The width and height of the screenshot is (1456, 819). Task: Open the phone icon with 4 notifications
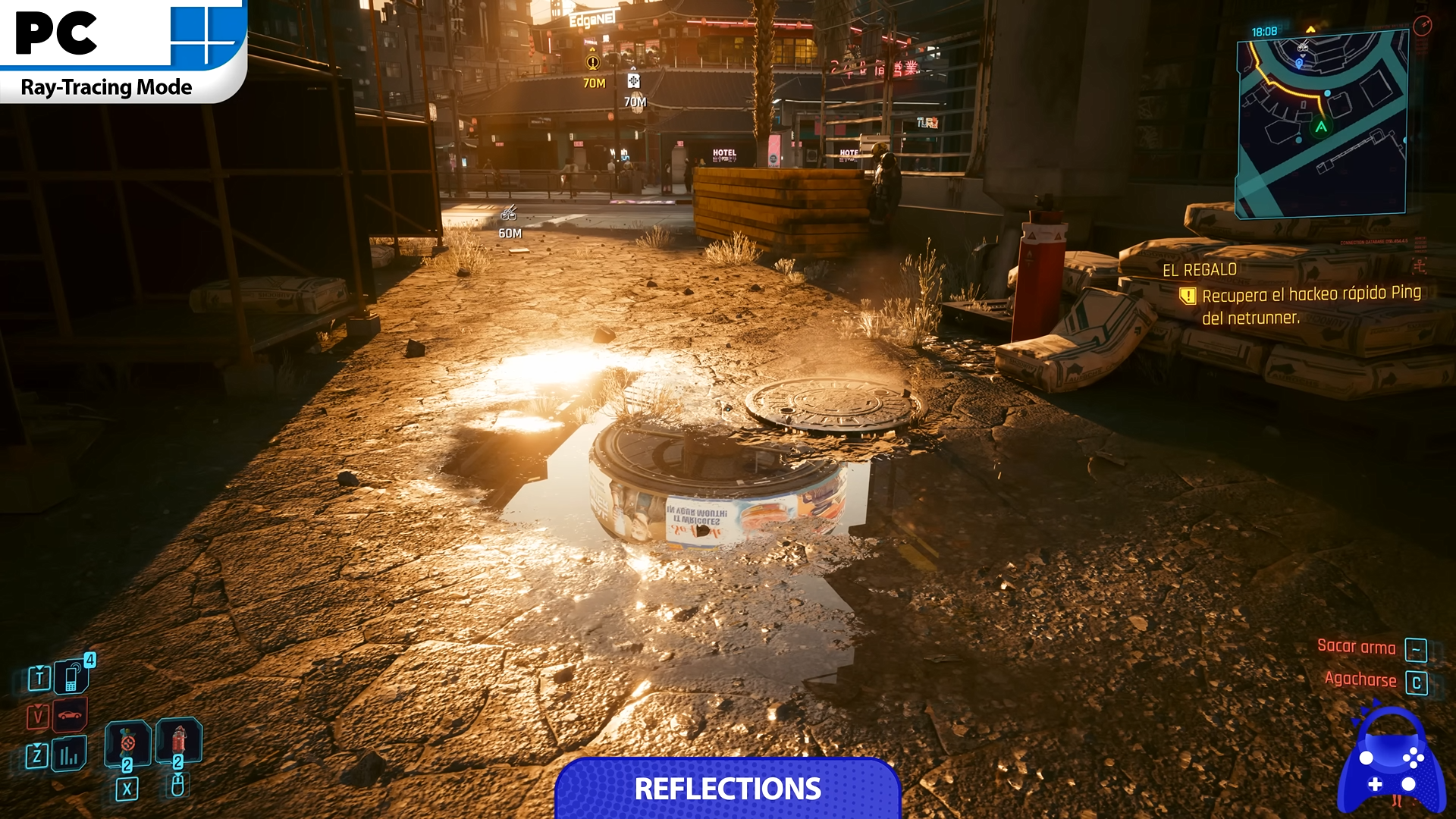(71, 677)
